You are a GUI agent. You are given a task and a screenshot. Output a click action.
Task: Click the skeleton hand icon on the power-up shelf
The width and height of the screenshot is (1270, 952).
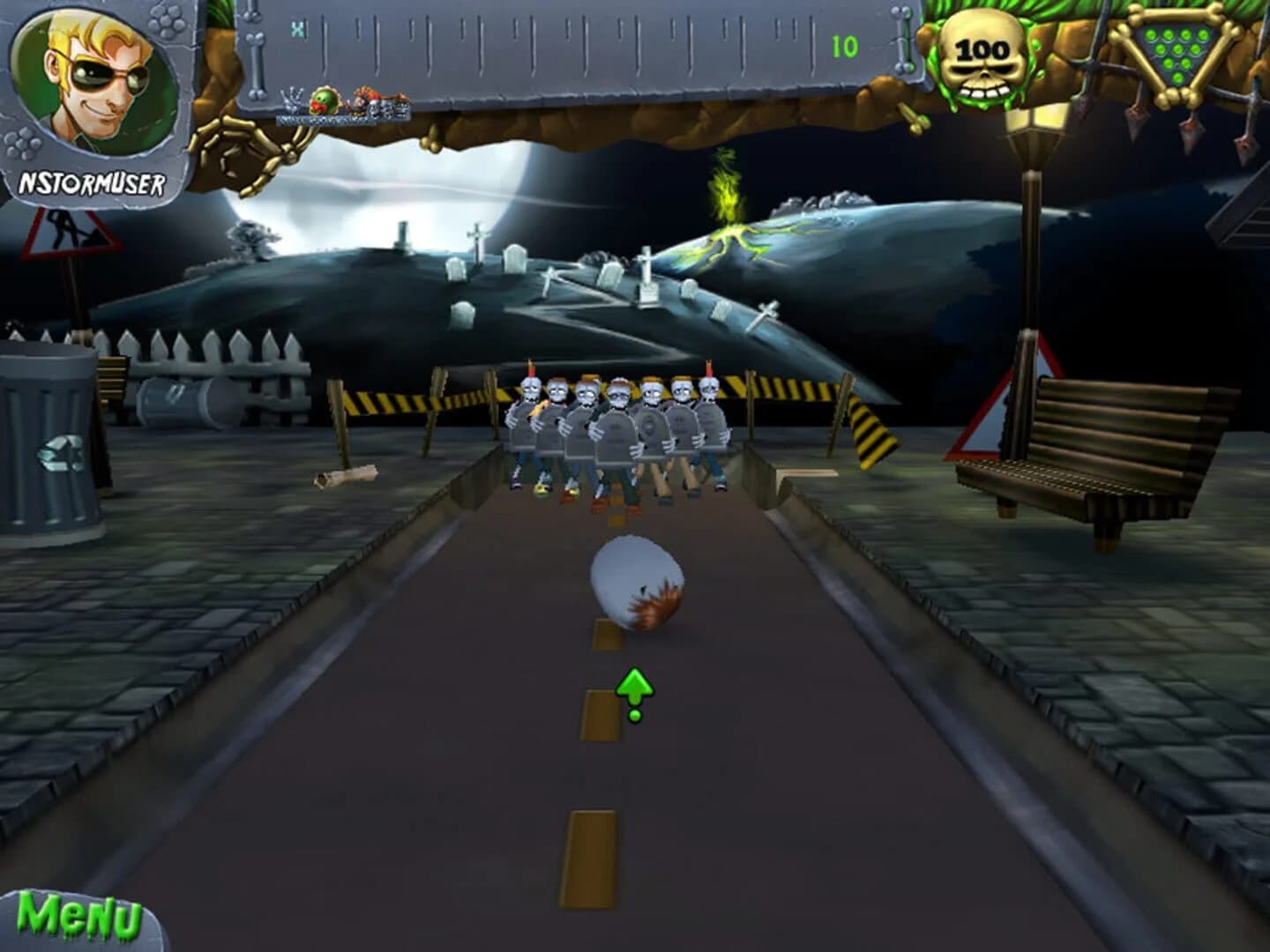(x=292, y=101)
